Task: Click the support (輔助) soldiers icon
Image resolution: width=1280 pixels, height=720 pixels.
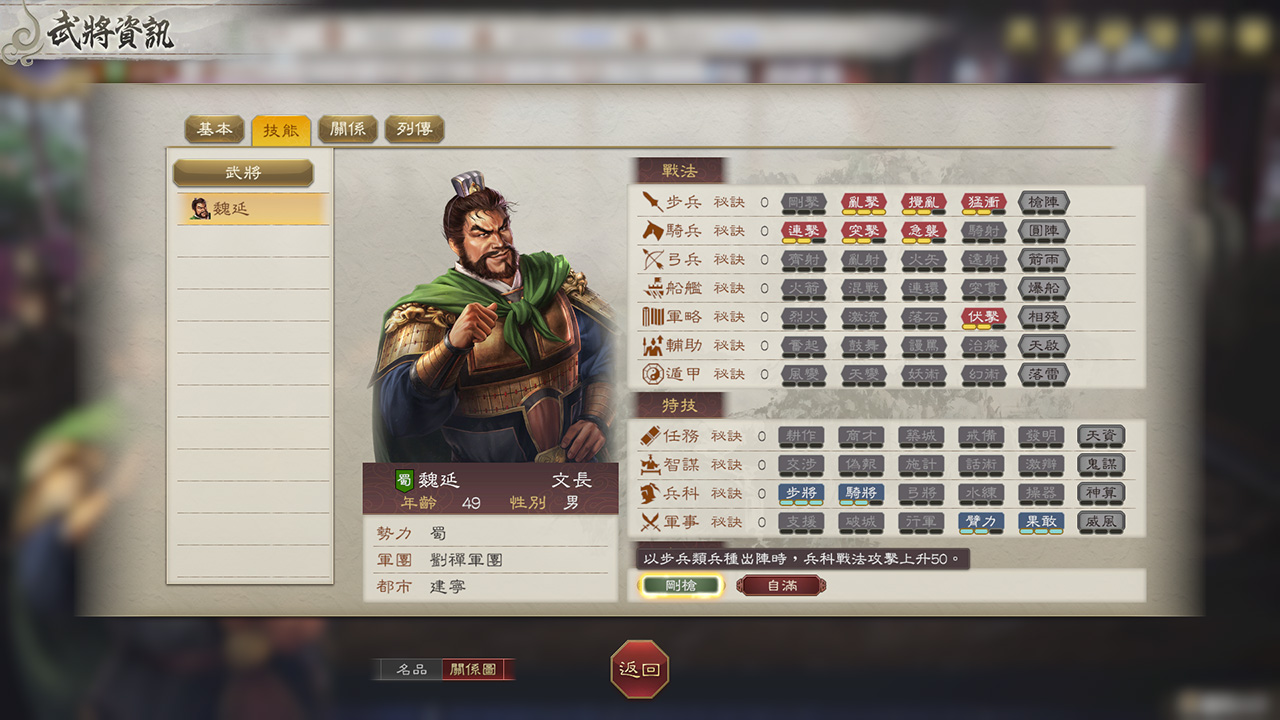Action: pyautogui.click(x=656, y=347)
